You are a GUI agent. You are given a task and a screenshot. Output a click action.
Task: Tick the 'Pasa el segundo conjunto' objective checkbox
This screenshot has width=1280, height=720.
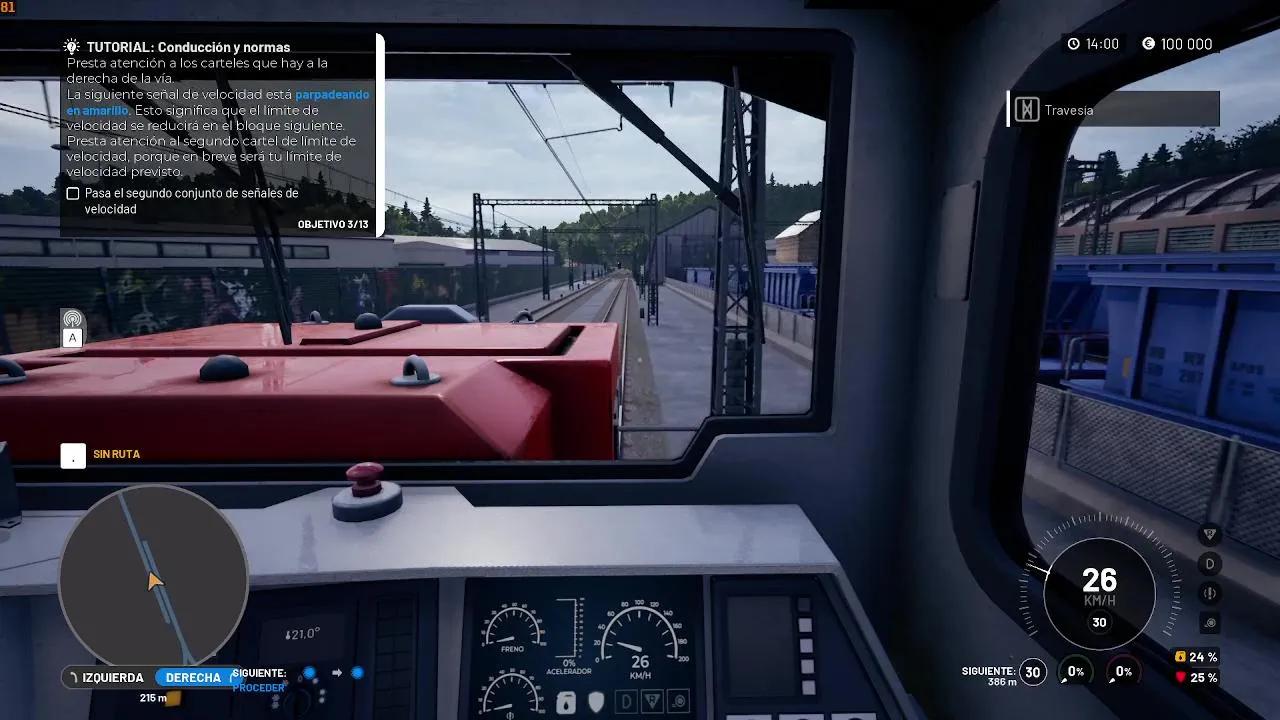click(x=73, y=194)
